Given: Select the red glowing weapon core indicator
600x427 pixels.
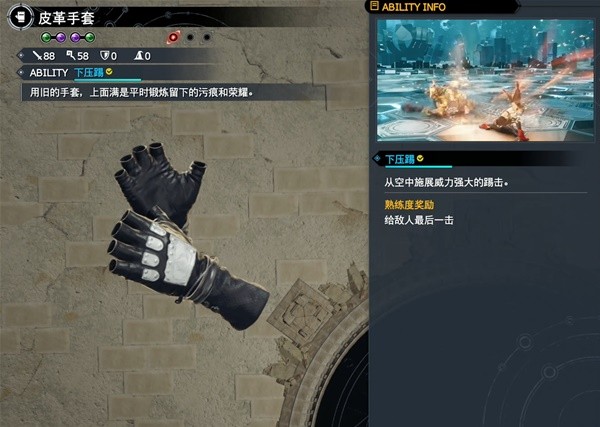Looking at the screenshot, I should coord(173,37).
